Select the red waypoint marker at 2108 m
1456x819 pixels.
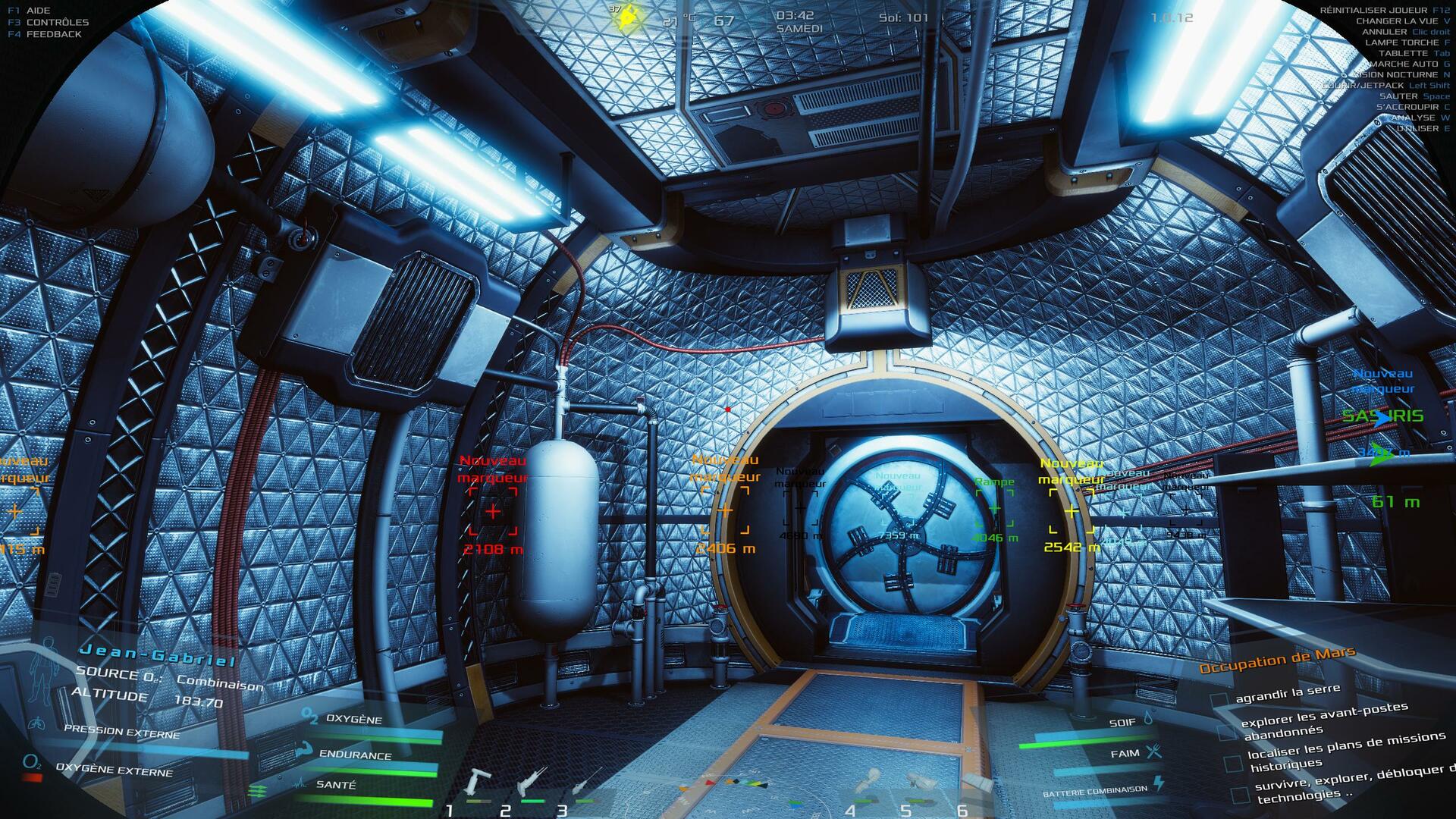pos(493,512)
